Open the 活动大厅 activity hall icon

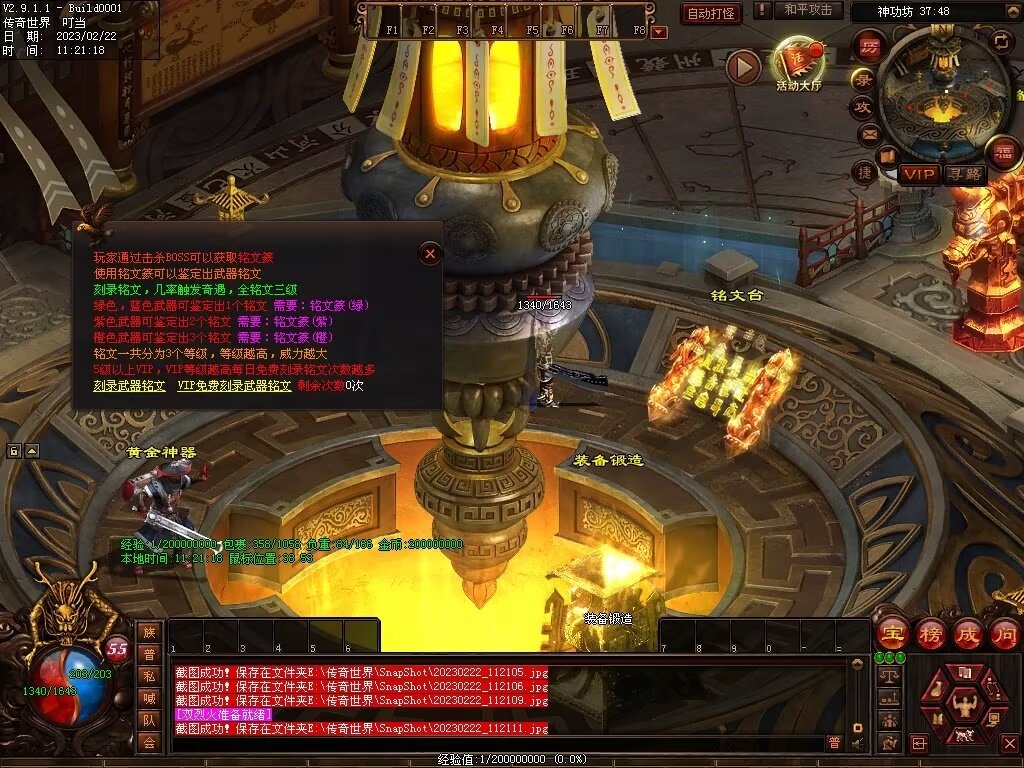797,61
